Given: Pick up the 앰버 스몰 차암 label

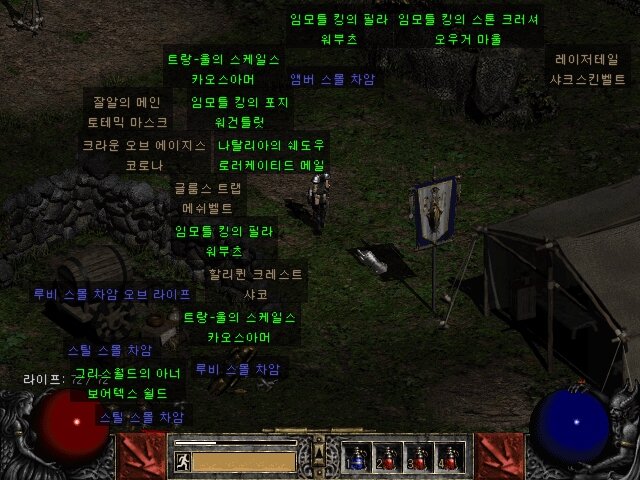Looking at the screenshot, I should point(332,79).
